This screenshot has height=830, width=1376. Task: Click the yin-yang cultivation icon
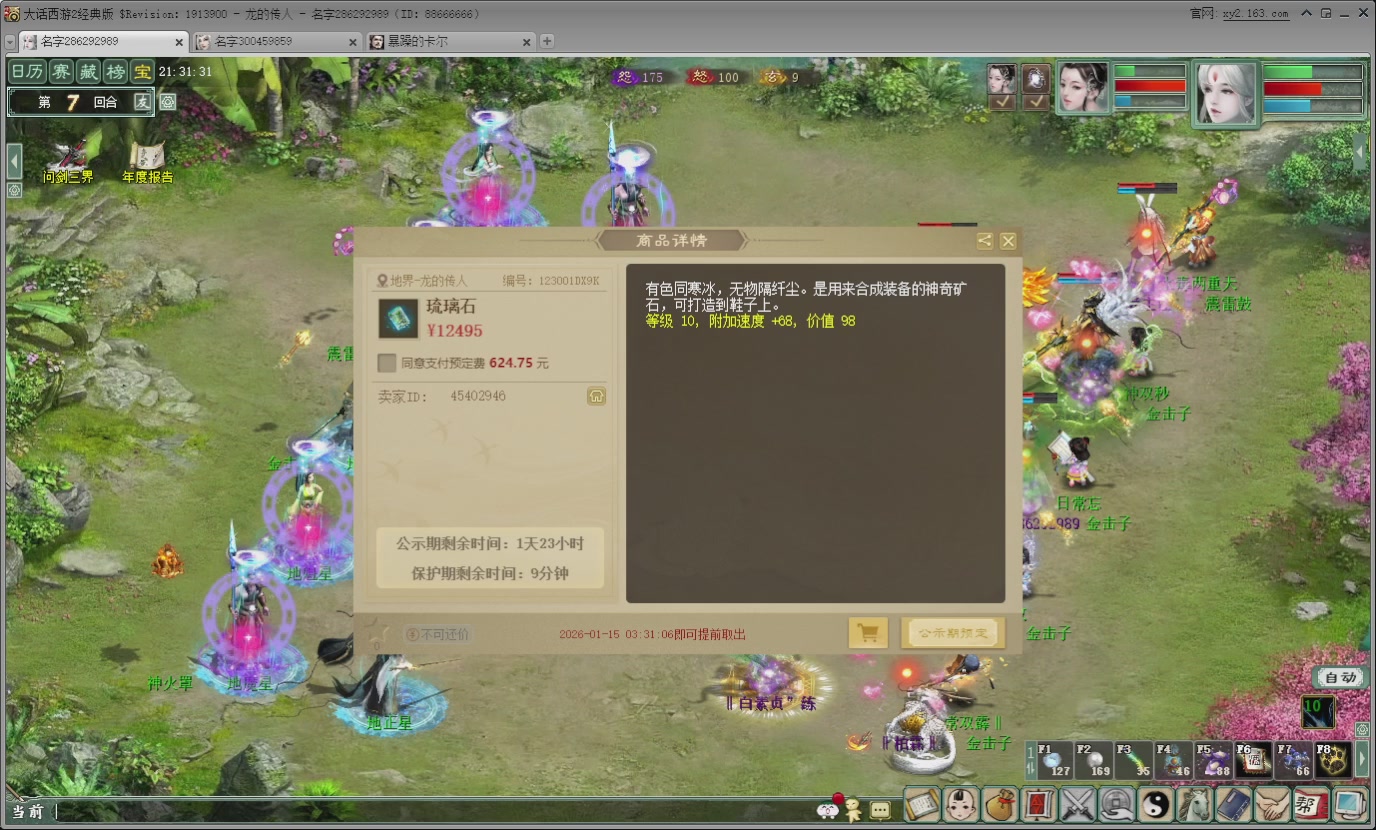(x=1156, y=805)
